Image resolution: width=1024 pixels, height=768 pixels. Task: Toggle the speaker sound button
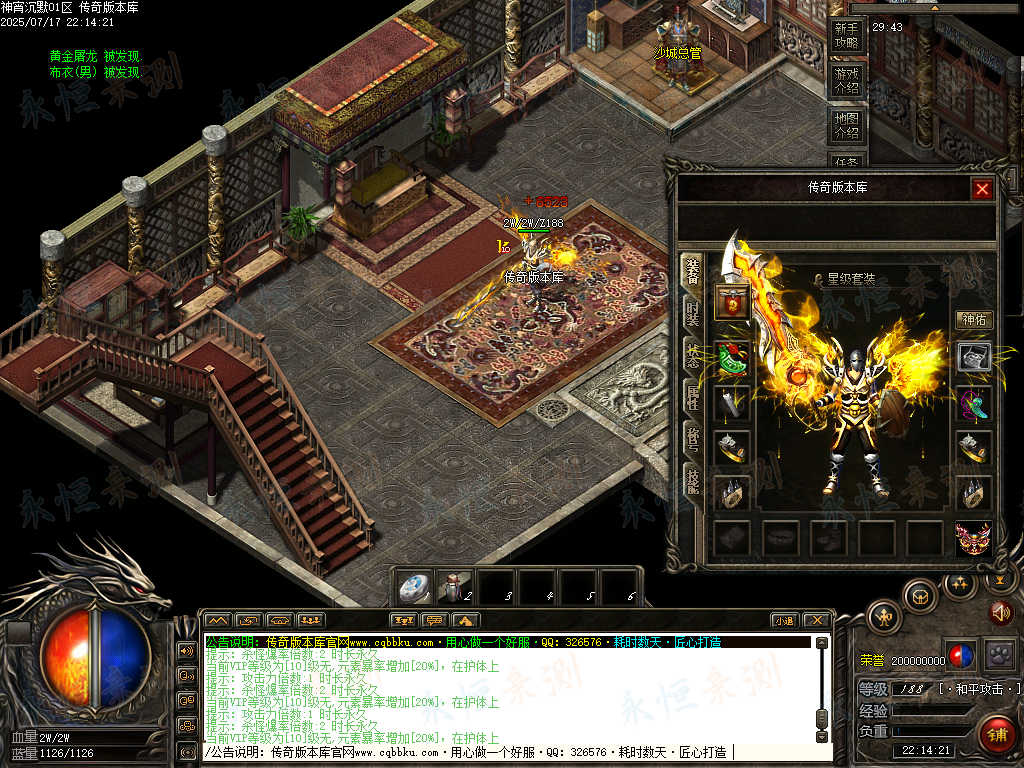click(1000, 612)
